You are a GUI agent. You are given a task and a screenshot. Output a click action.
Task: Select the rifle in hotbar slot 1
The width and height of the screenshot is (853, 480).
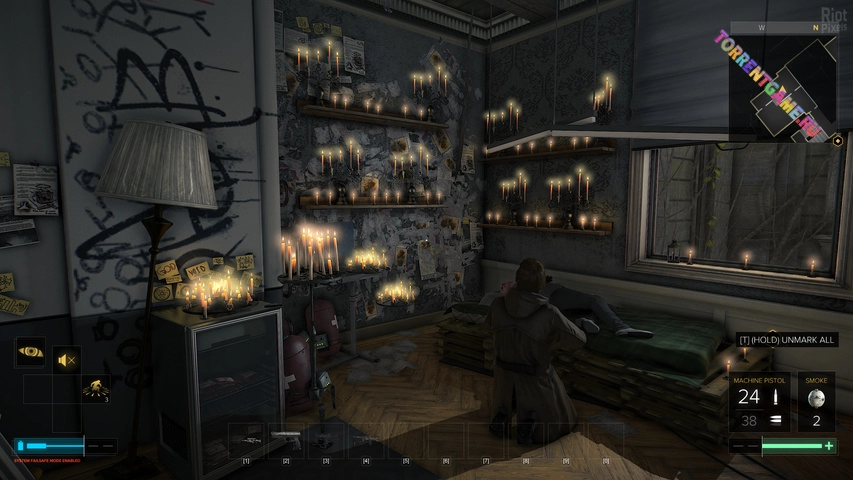(x=246, y=440)
